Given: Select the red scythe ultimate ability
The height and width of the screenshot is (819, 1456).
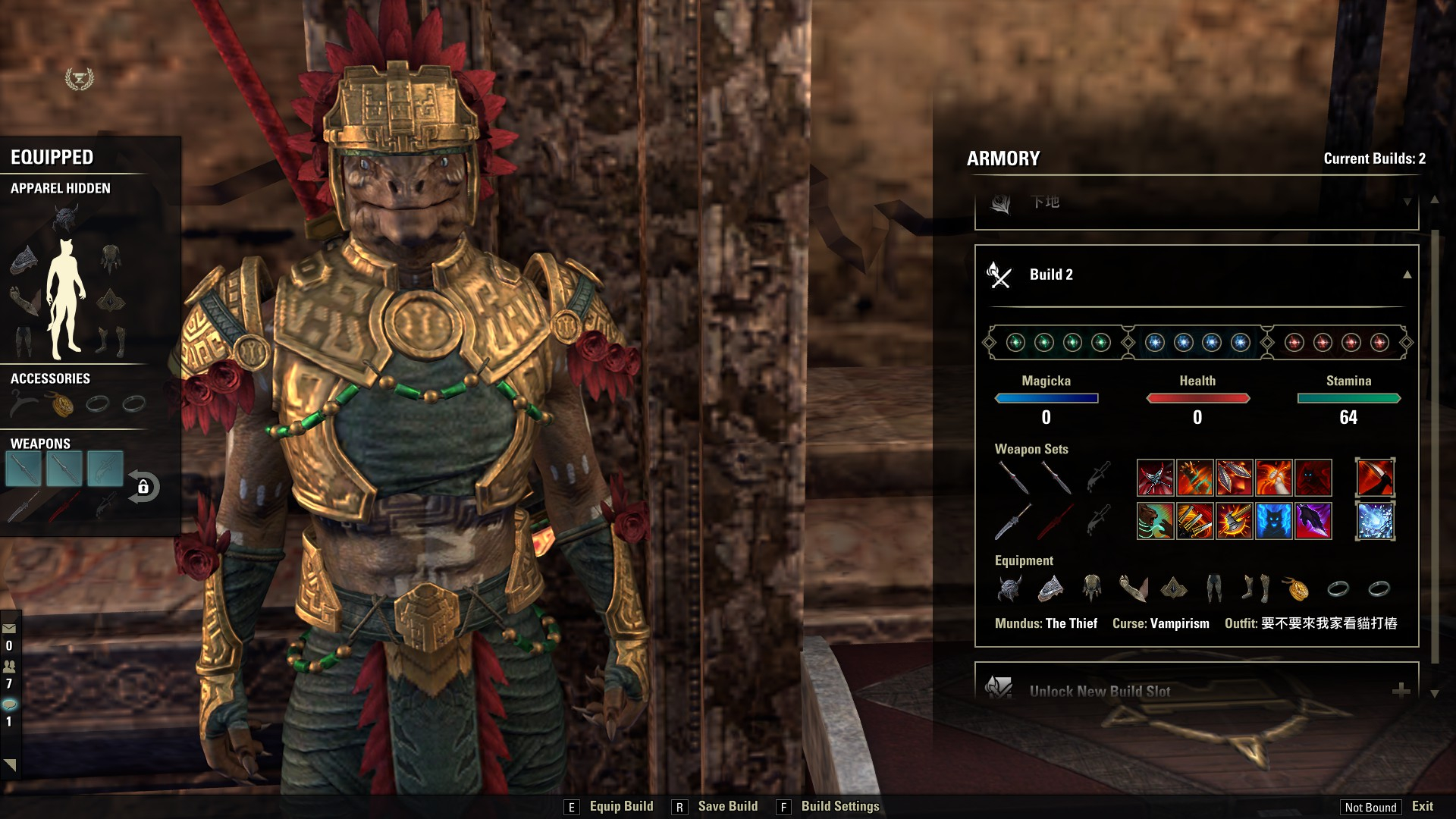Looking at the screenshot, I should tap(1375, 478).
